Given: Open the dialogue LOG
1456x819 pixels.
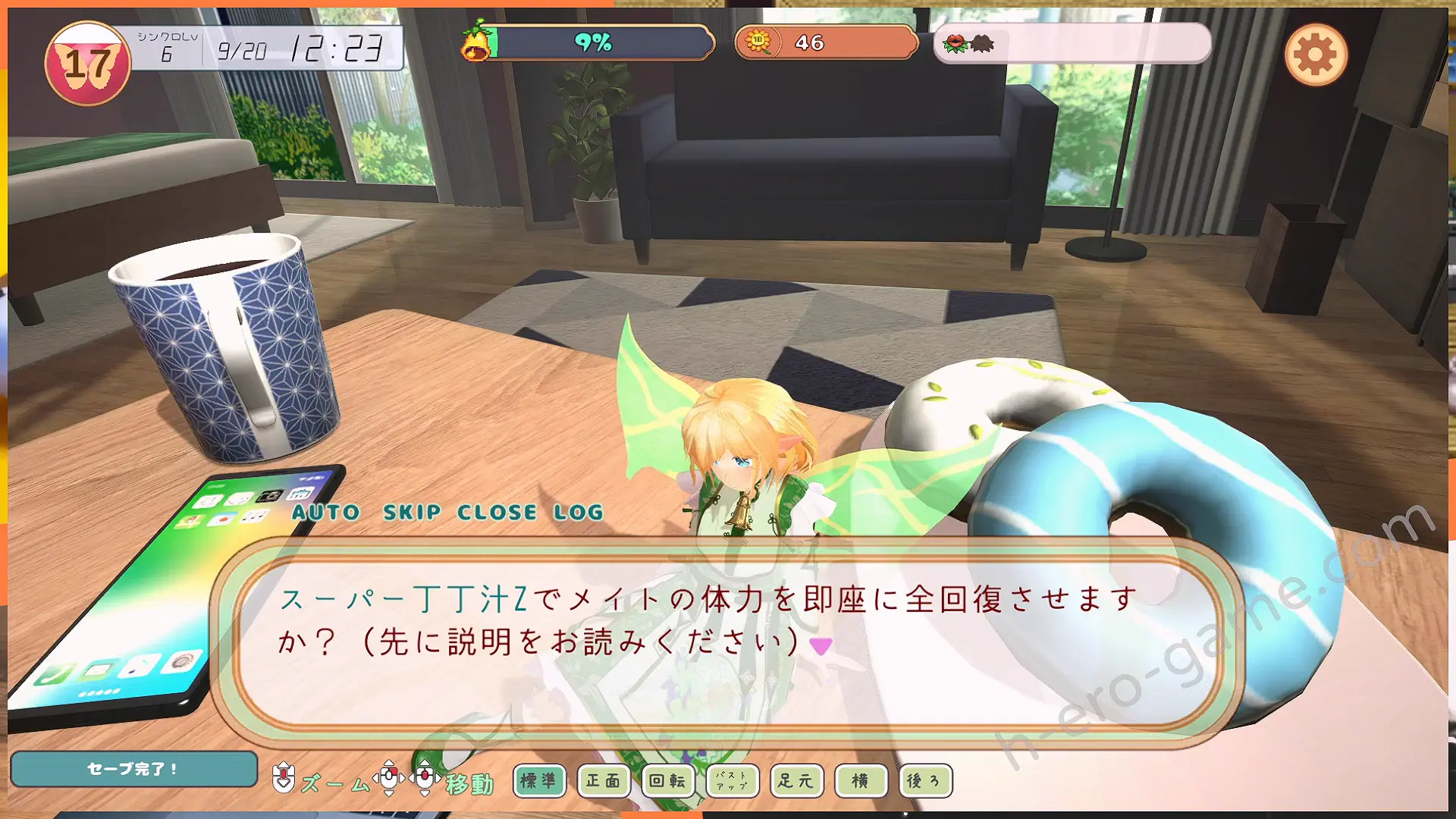Looking at the screenshot, I should tap(579, 513).
